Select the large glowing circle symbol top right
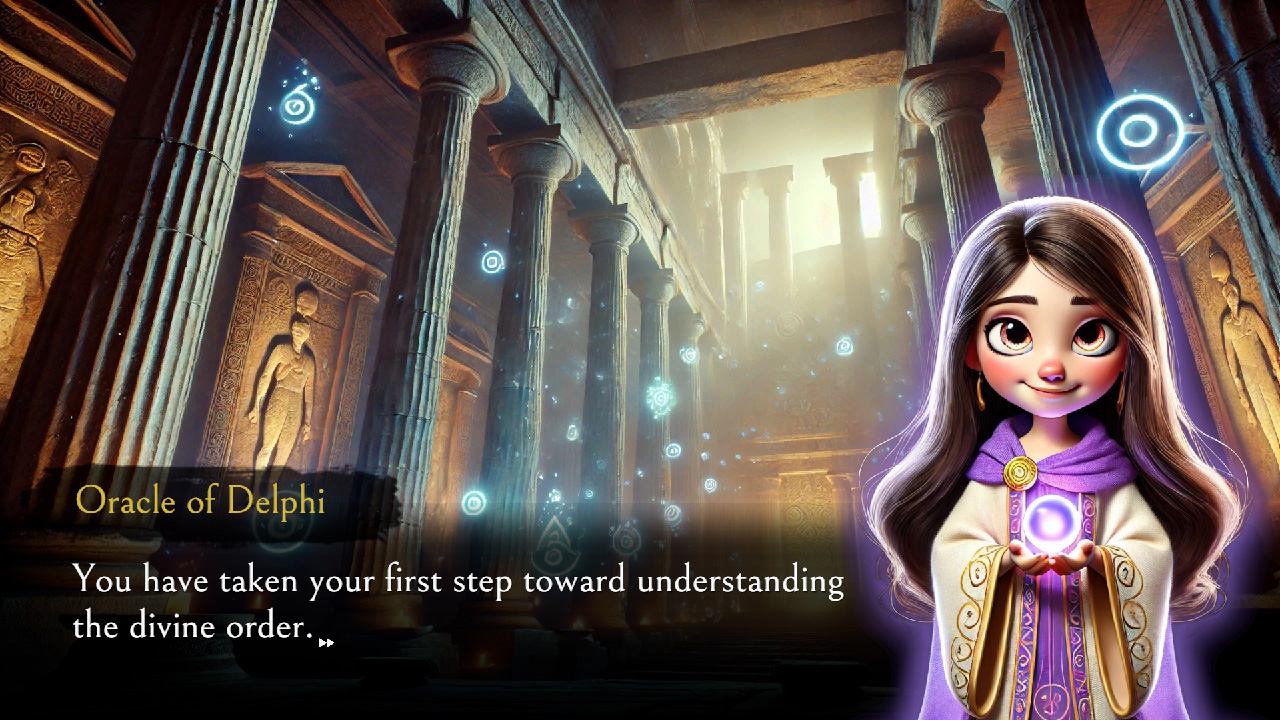 pyautogui.click(x=1139, y=129)
